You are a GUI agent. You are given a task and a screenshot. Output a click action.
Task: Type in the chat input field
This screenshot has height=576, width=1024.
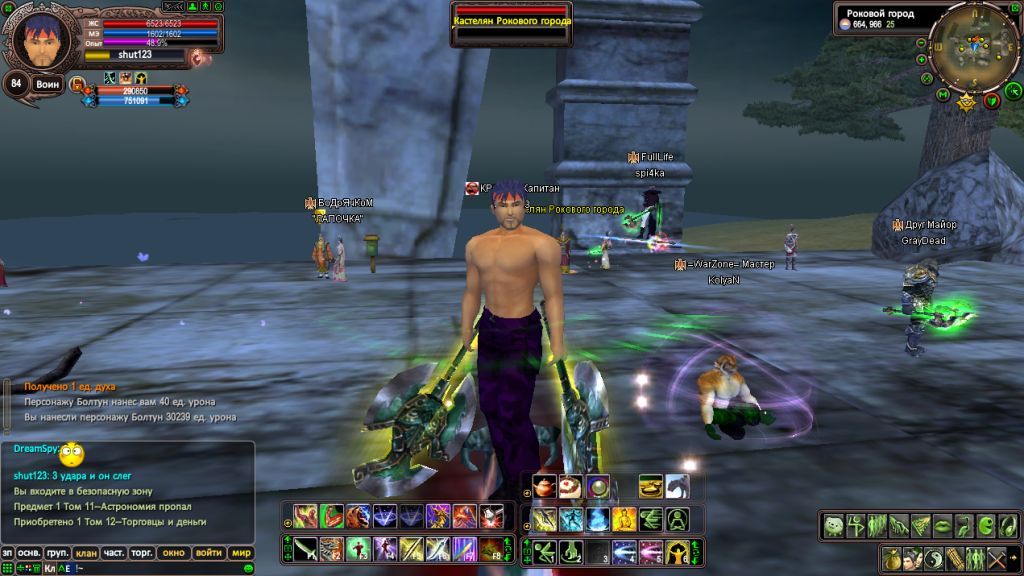(150, 568)
